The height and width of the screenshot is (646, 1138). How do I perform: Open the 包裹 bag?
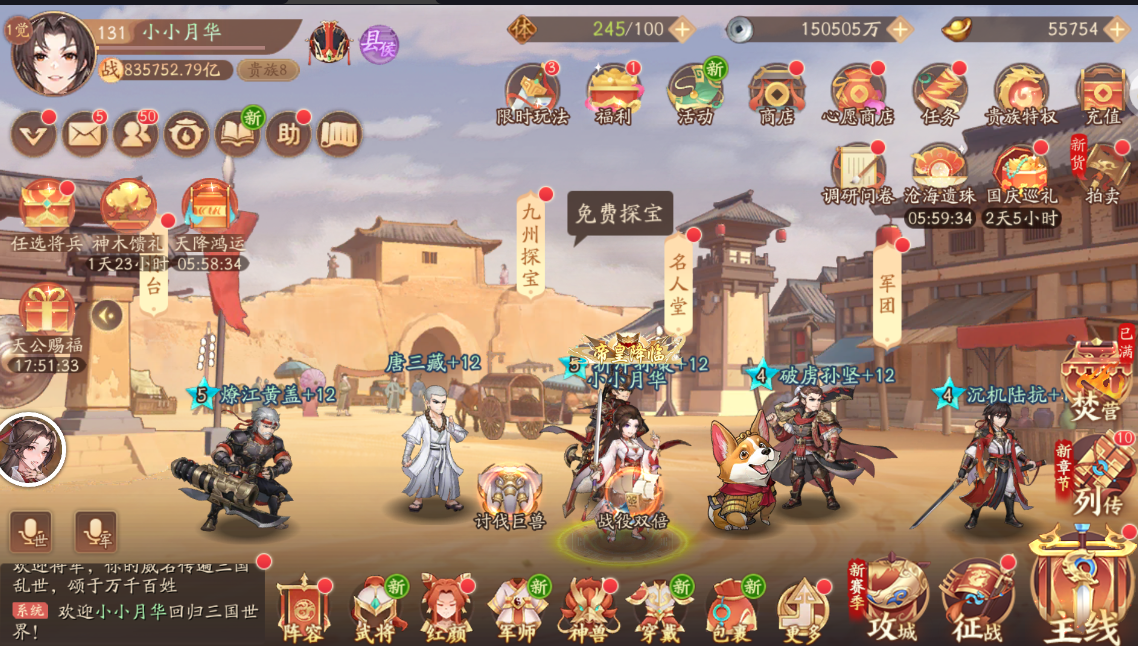730,607
